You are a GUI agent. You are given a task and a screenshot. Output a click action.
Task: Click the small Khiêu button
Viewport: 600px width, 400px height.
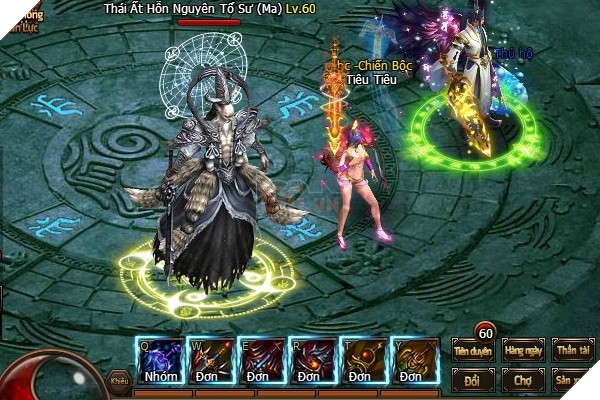pos(120,379)
